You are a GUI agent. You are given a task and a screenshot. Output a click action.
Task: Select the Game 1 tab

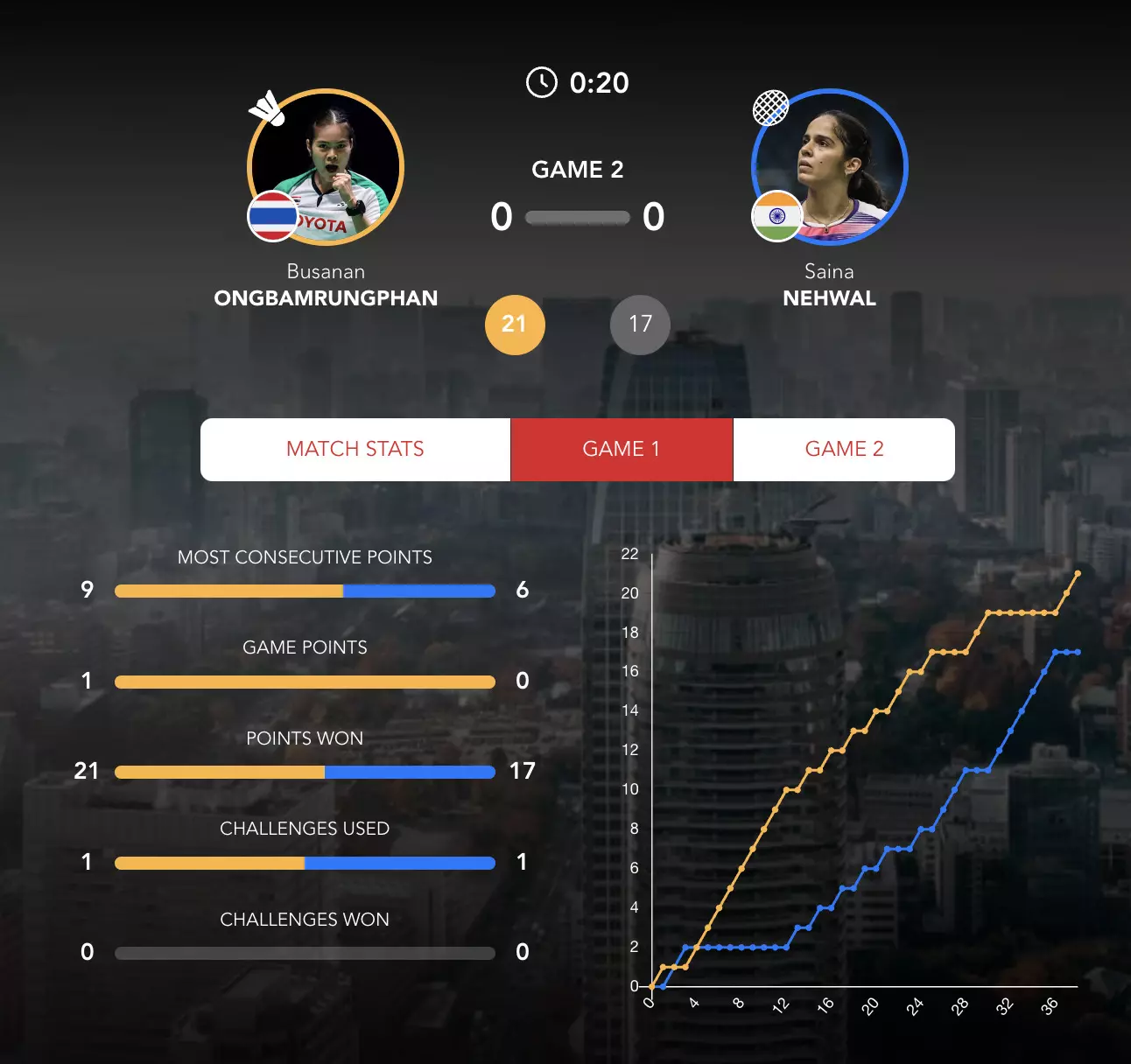tap(621, 449)
